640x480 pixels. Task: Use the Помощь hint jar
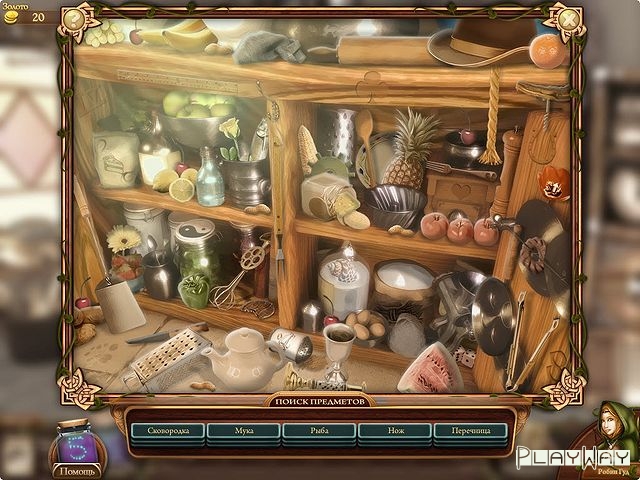pyautogui.click(x=77, y=446)
